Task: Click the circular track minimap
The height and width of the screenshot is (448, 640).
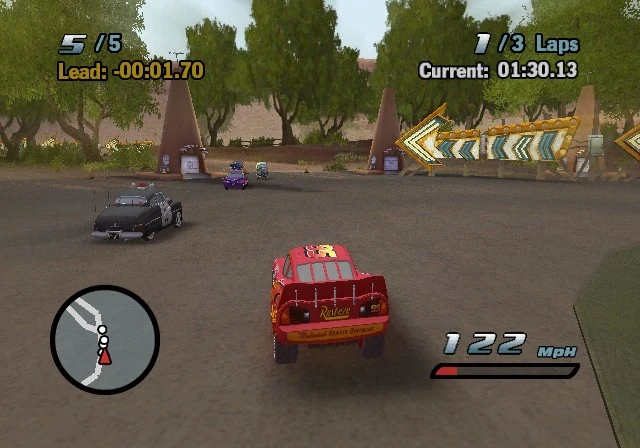Action: pyautogui.click(x=105, y=340)
